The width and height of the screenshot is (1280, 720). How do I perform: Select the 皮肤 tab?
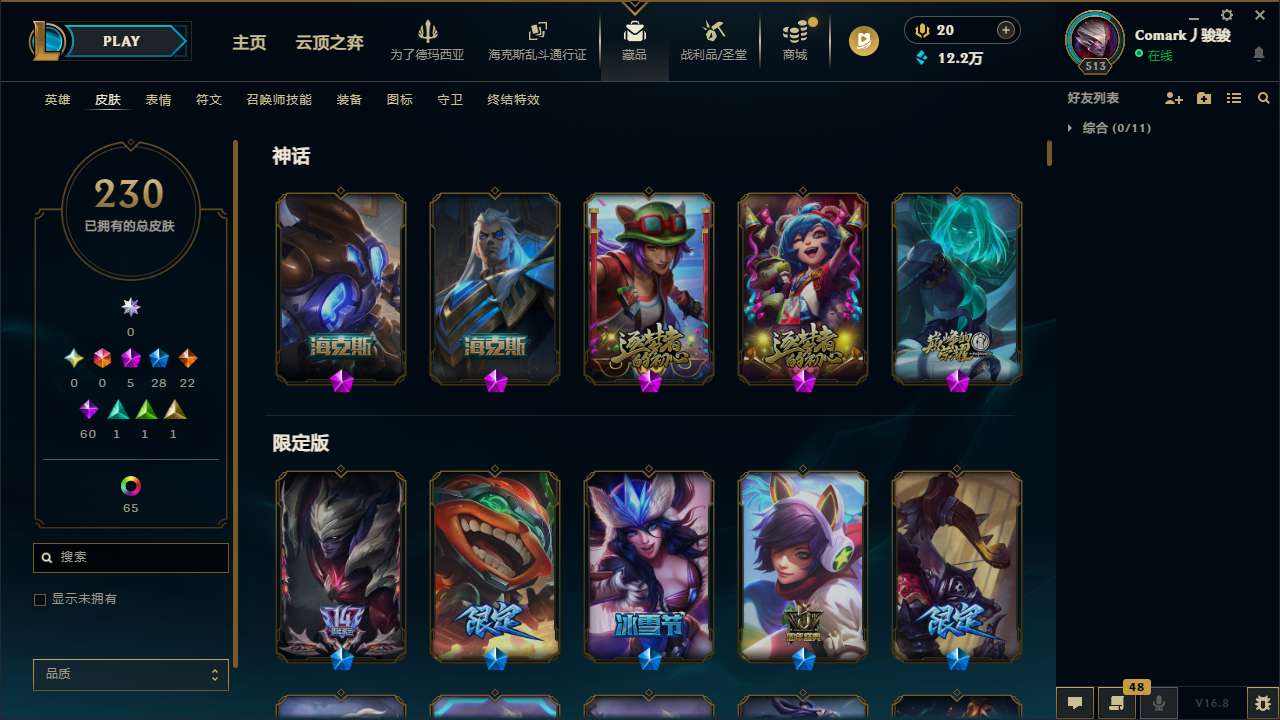click(x=108, y=99)
